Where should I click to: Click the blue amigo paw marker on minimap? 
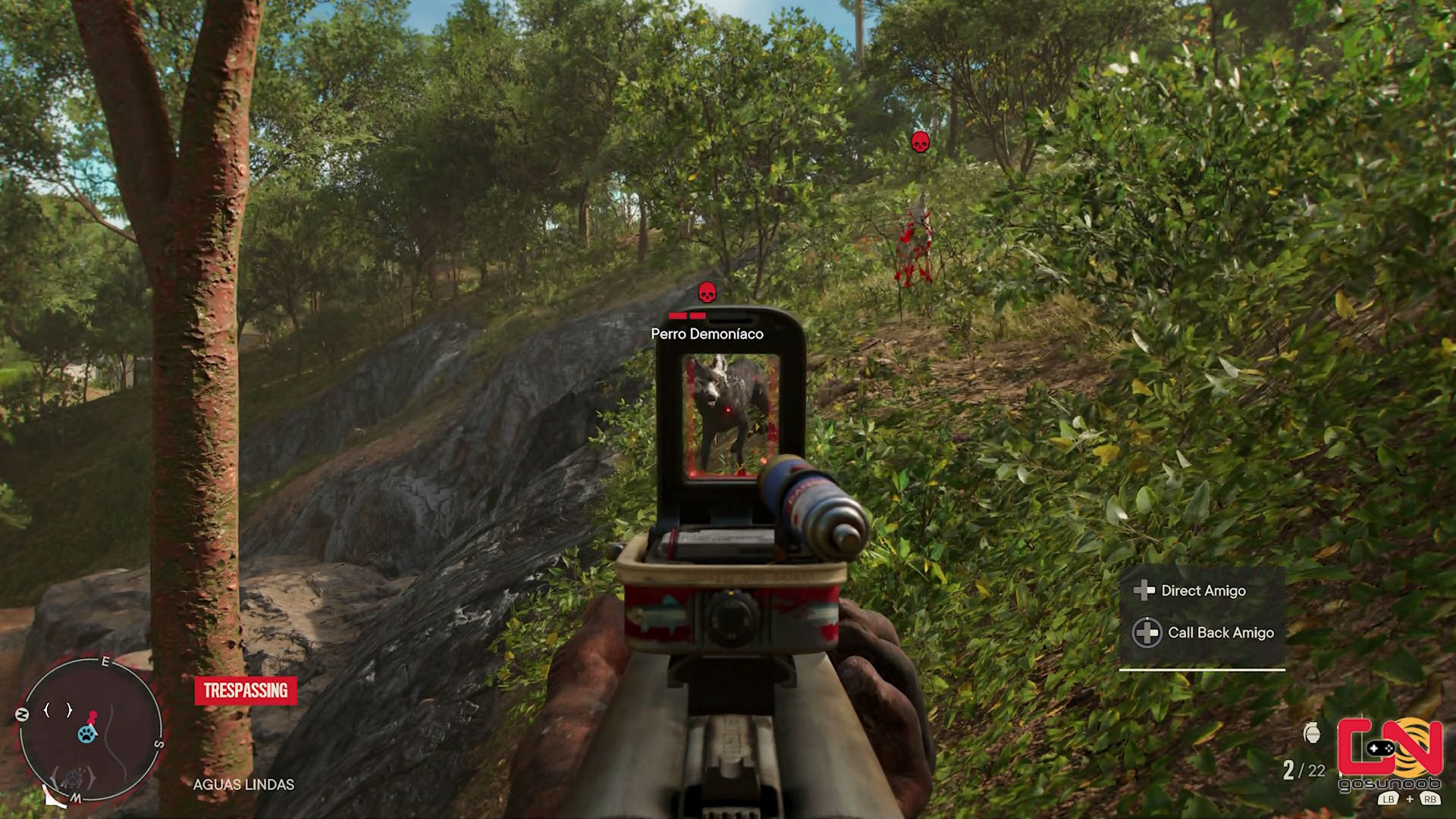tap(87, 734)
